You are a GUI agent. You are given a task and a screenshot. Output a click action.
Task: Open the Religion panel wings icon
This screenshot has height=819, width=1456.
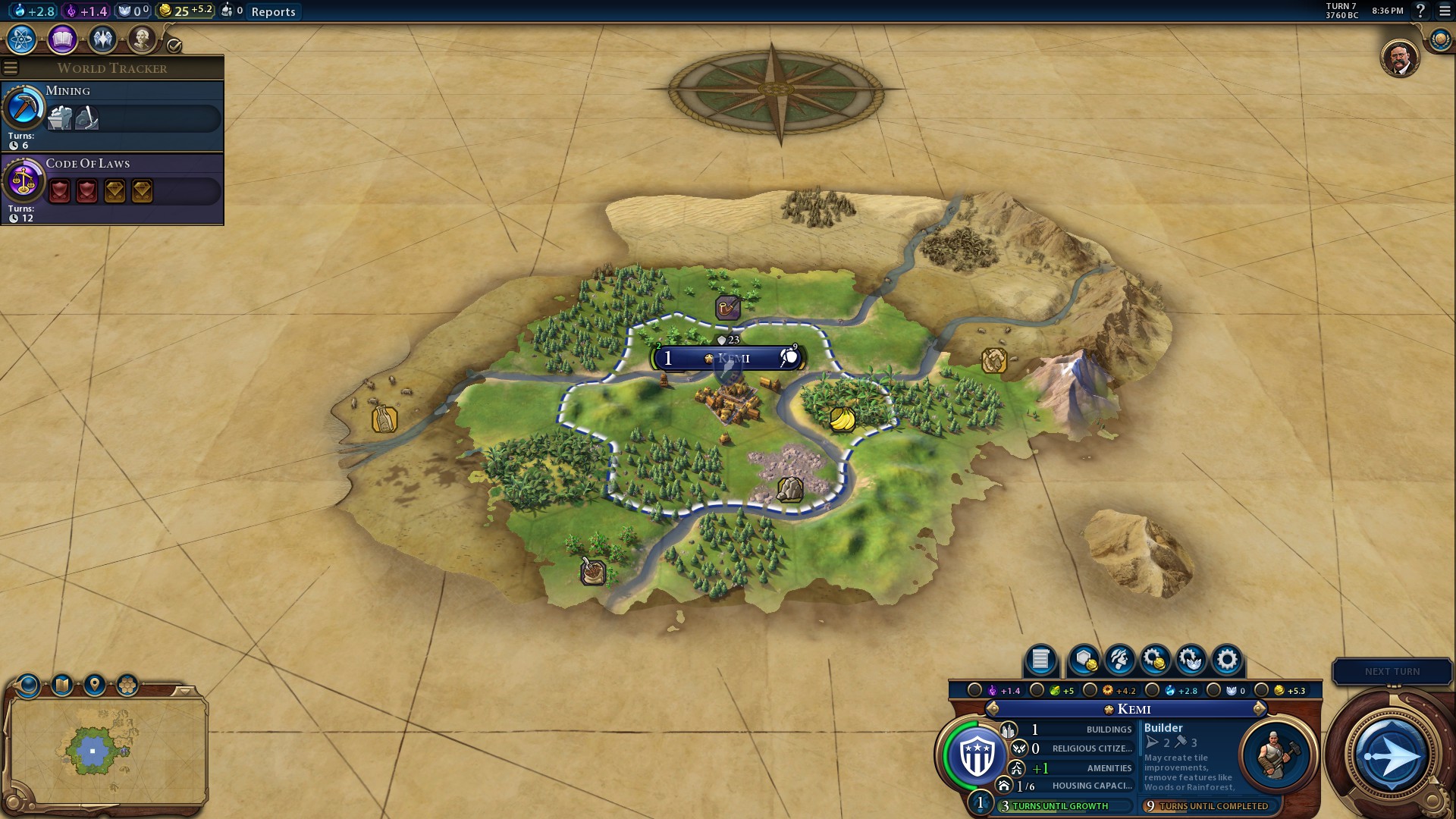[x=103, y=39]
